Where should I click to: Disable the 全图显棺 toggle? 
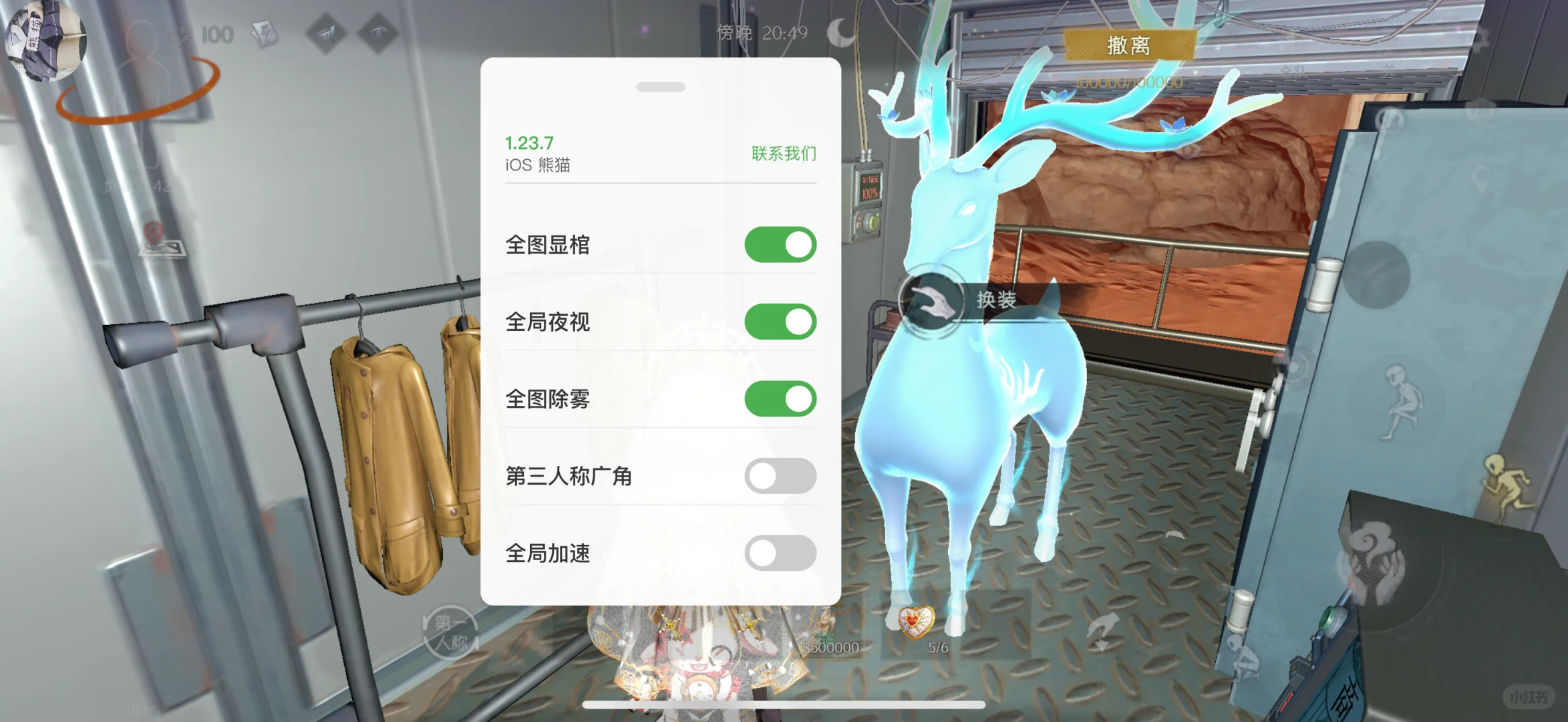[x=780, y=244]
